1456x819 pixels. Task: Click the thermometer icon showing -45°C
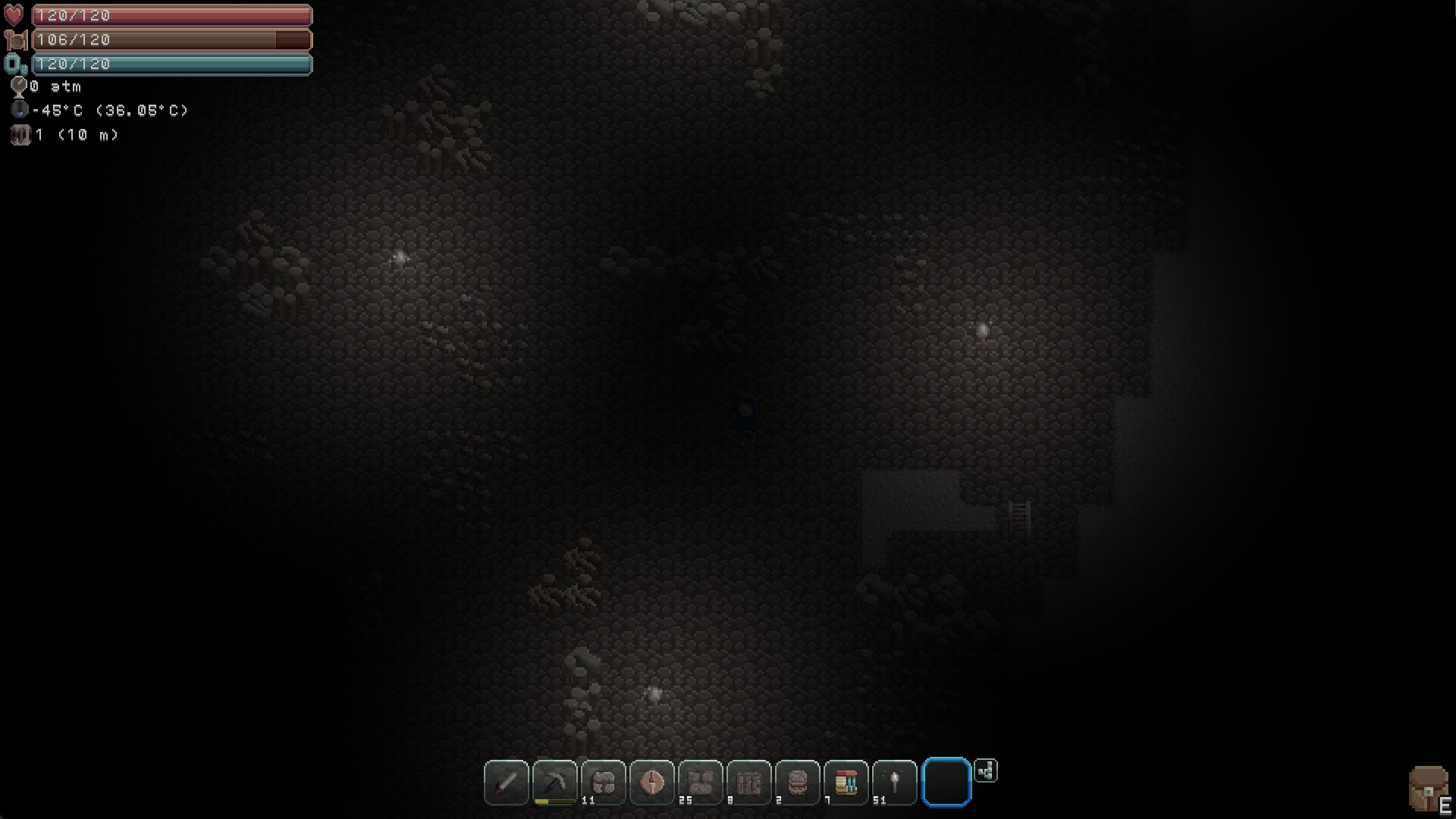click(x=20, y=110)
